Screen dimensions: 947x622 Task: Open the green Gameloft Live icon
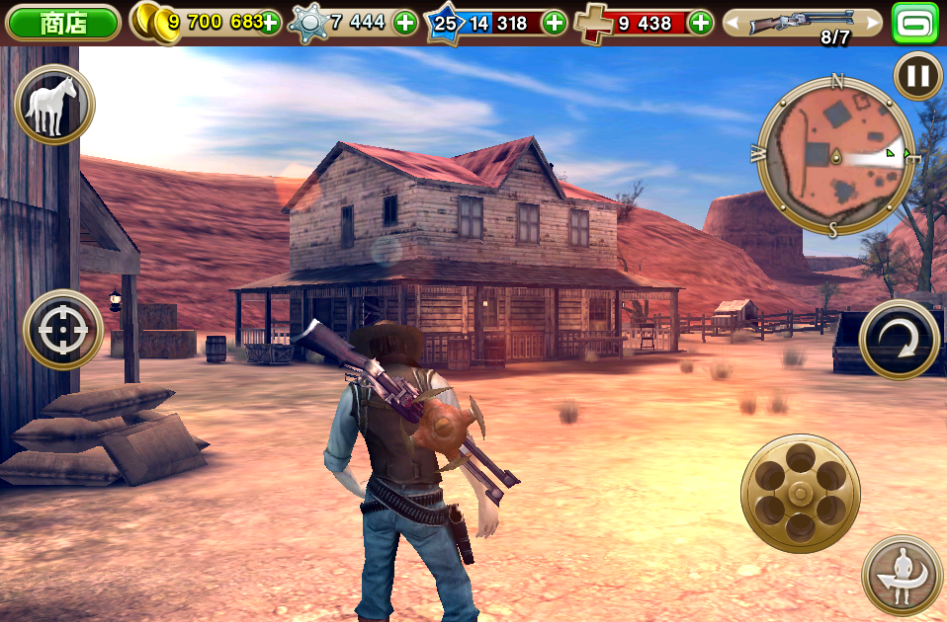[x=915, y=23]
